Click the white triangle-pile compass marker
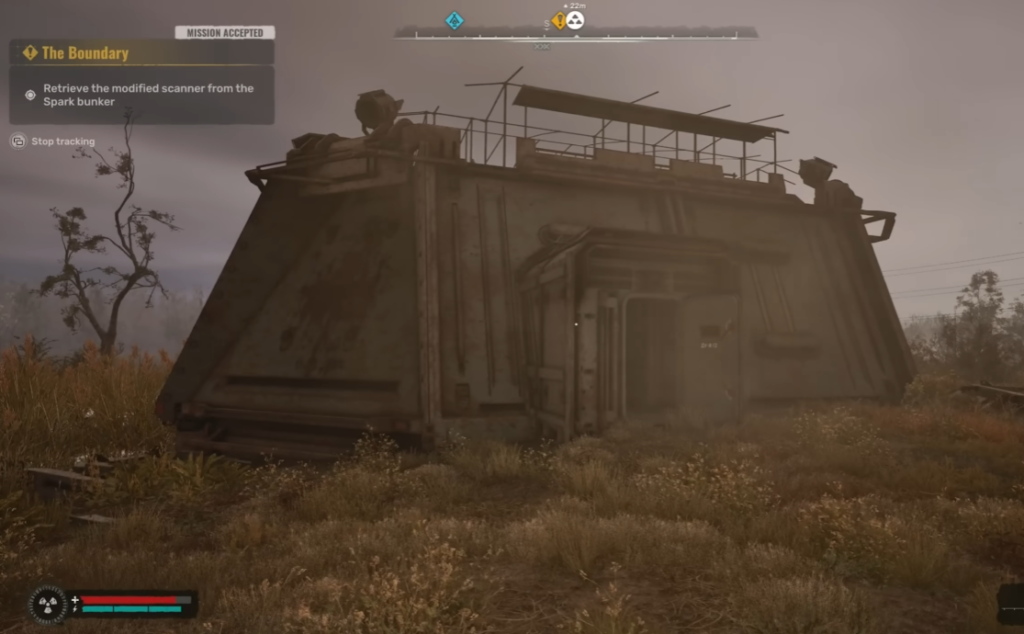The width and height of the screenshot is (1024, 634). coord(575,20)
